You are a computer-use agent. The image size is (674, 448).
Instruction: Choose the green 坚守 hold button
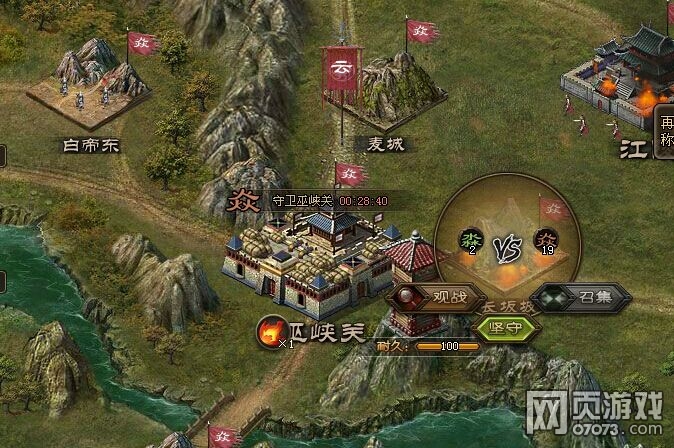[x=507, y=327]
